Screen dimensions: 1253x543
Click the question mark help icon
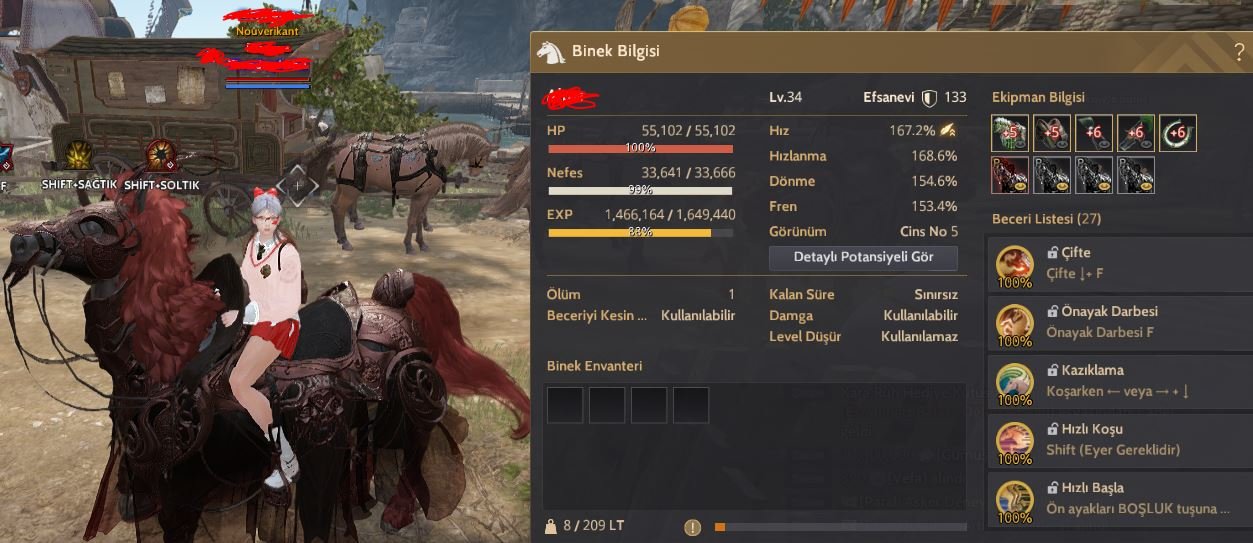pos(1240,52)
